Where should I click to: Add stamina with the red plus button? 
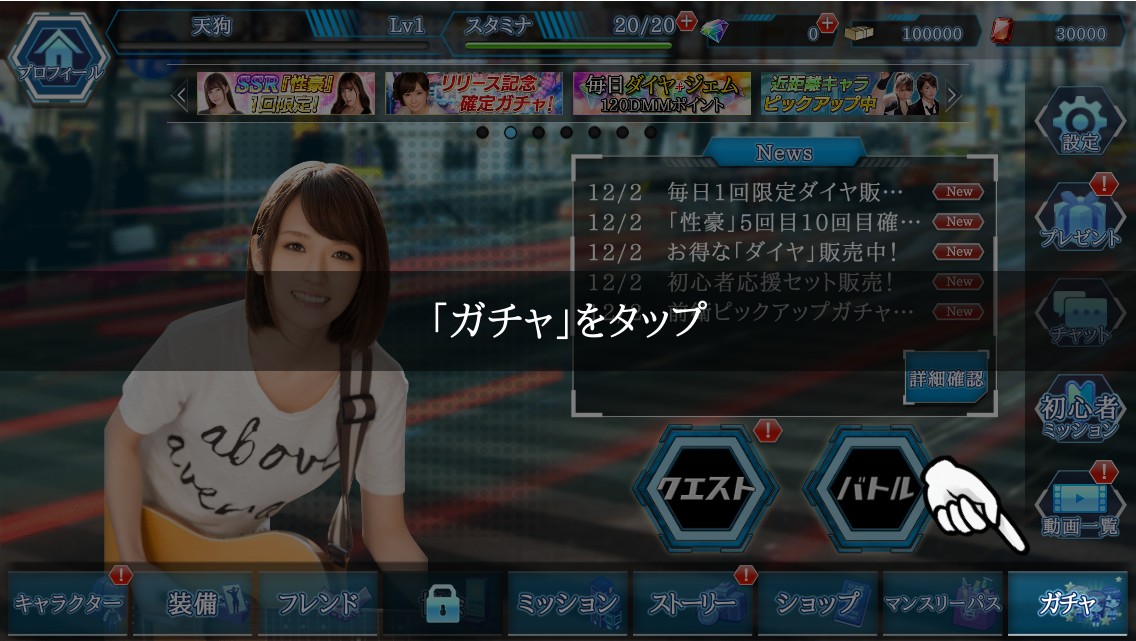pyautogui.click(x=686, y=21)
